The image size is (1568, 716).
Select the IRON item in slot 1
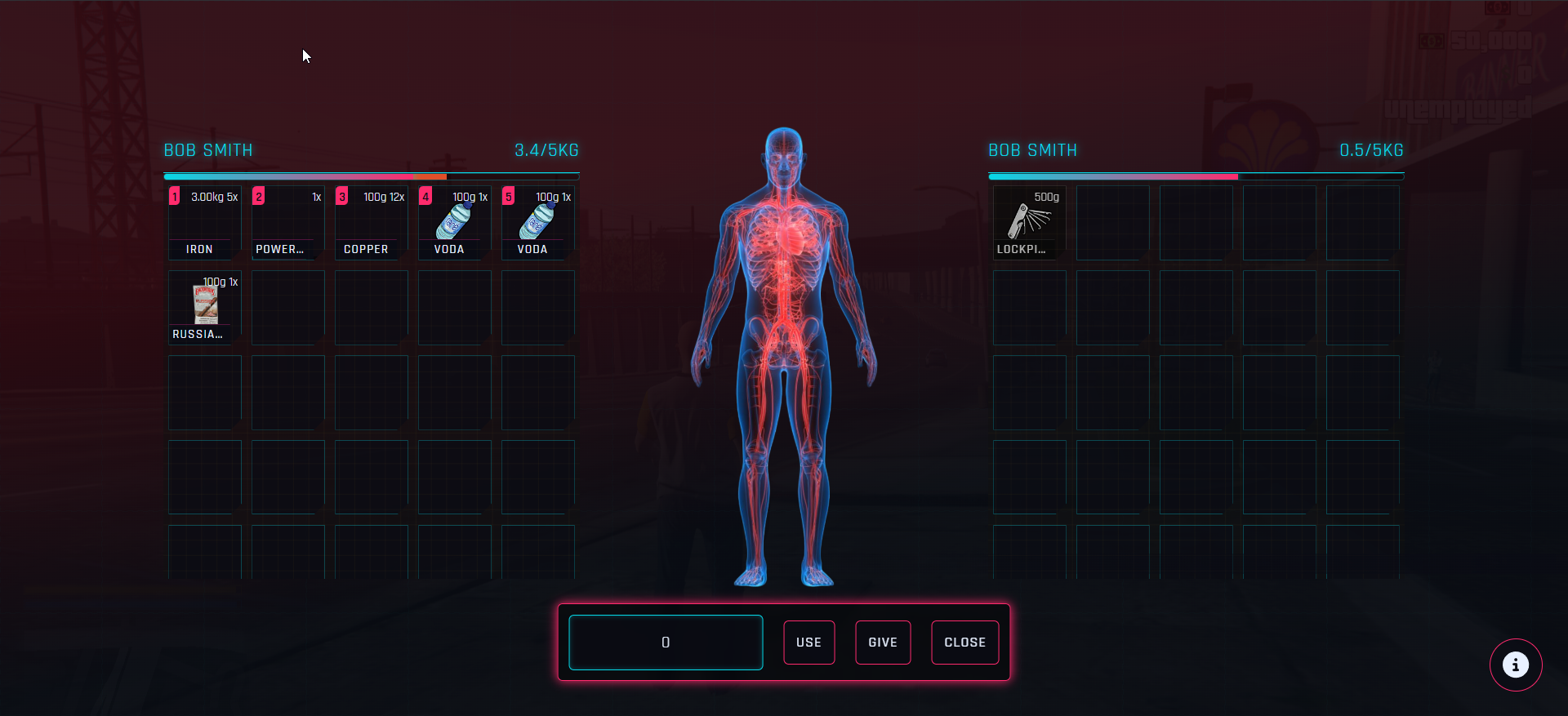pyautogui.click(x=203, y=223)
